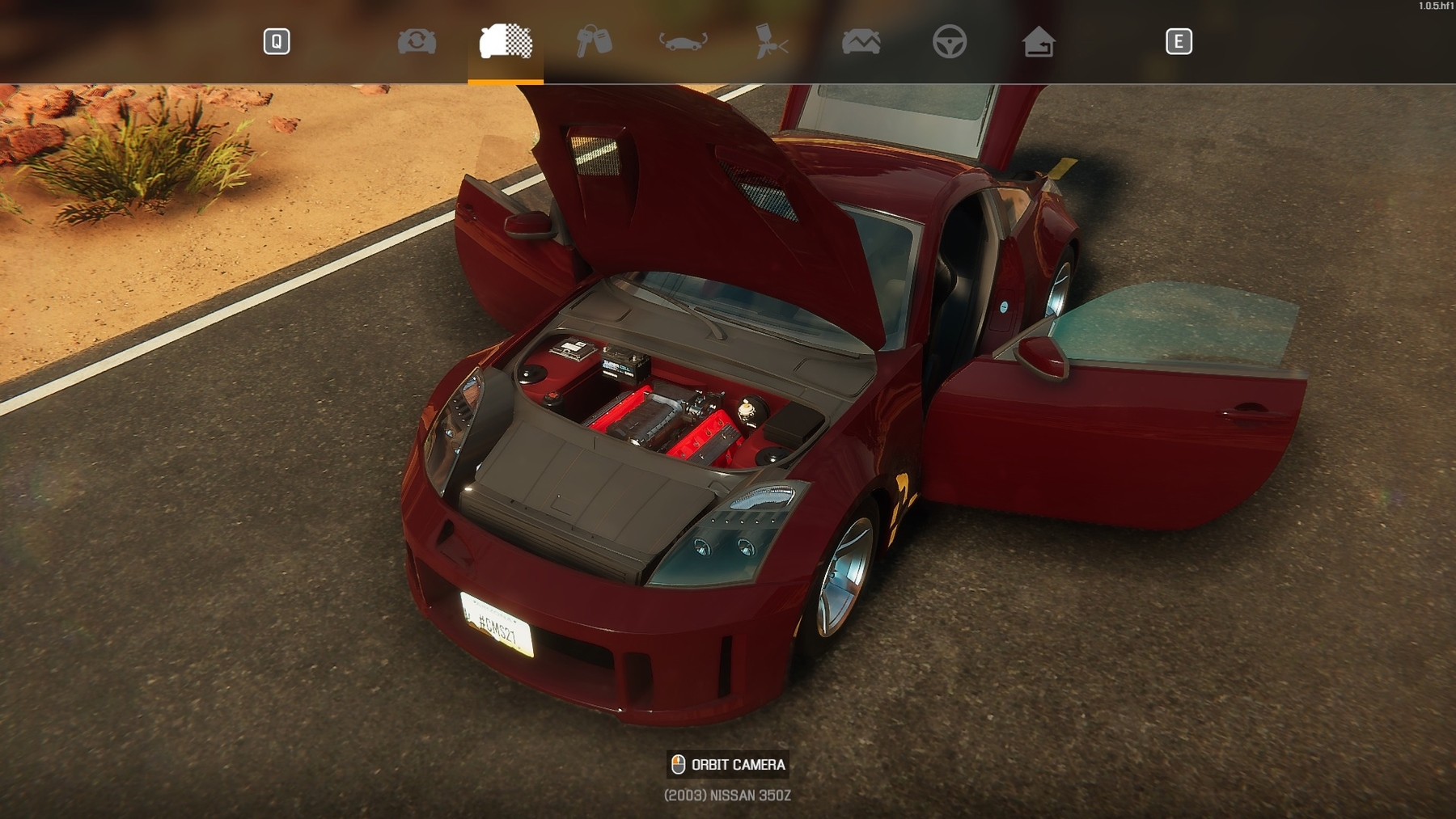Switch to the car rotation tab
The width and height of the screenshot is (1456, 819).
tap(417, 41)
